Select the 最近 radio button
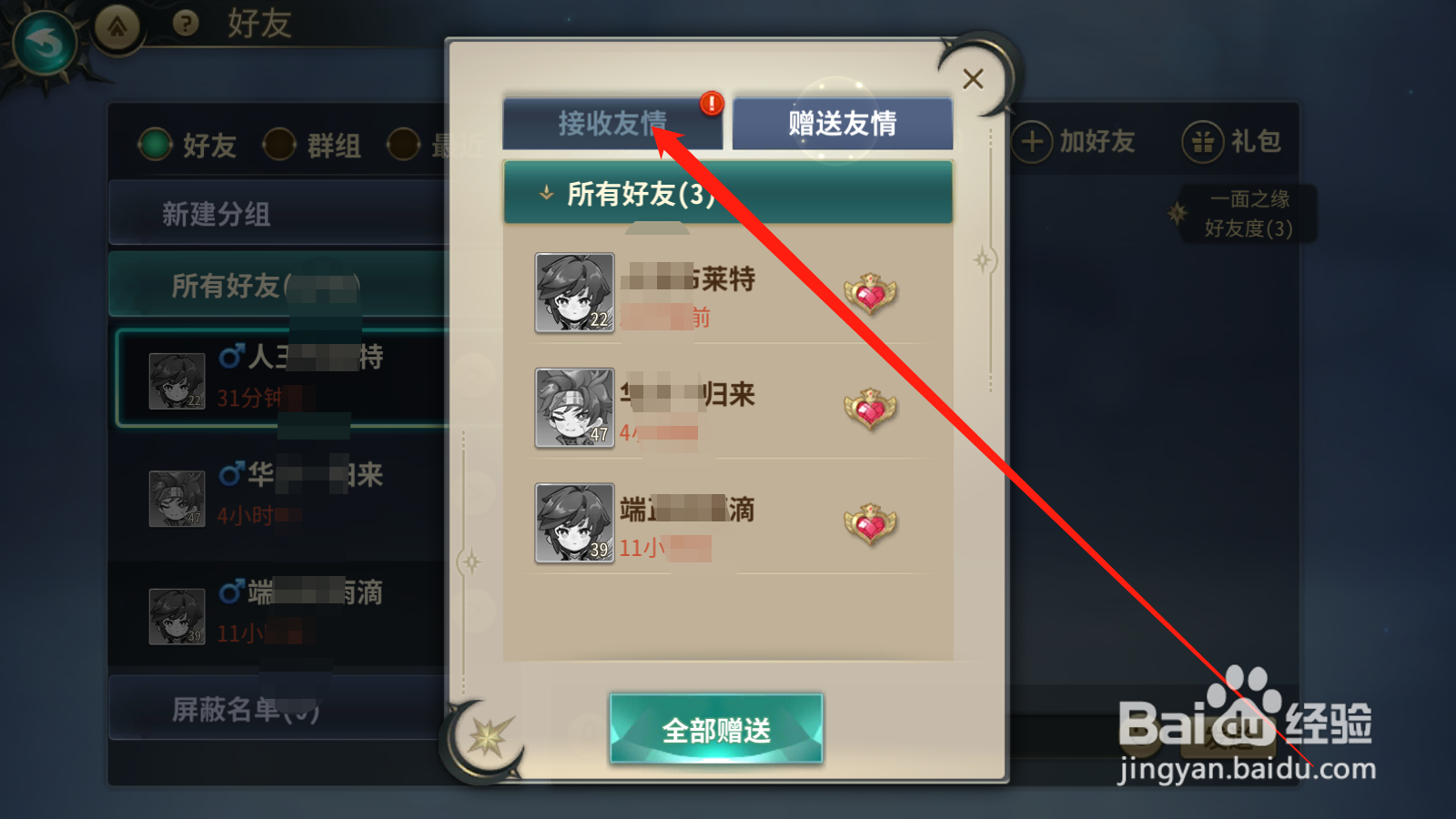 (401, 145)
